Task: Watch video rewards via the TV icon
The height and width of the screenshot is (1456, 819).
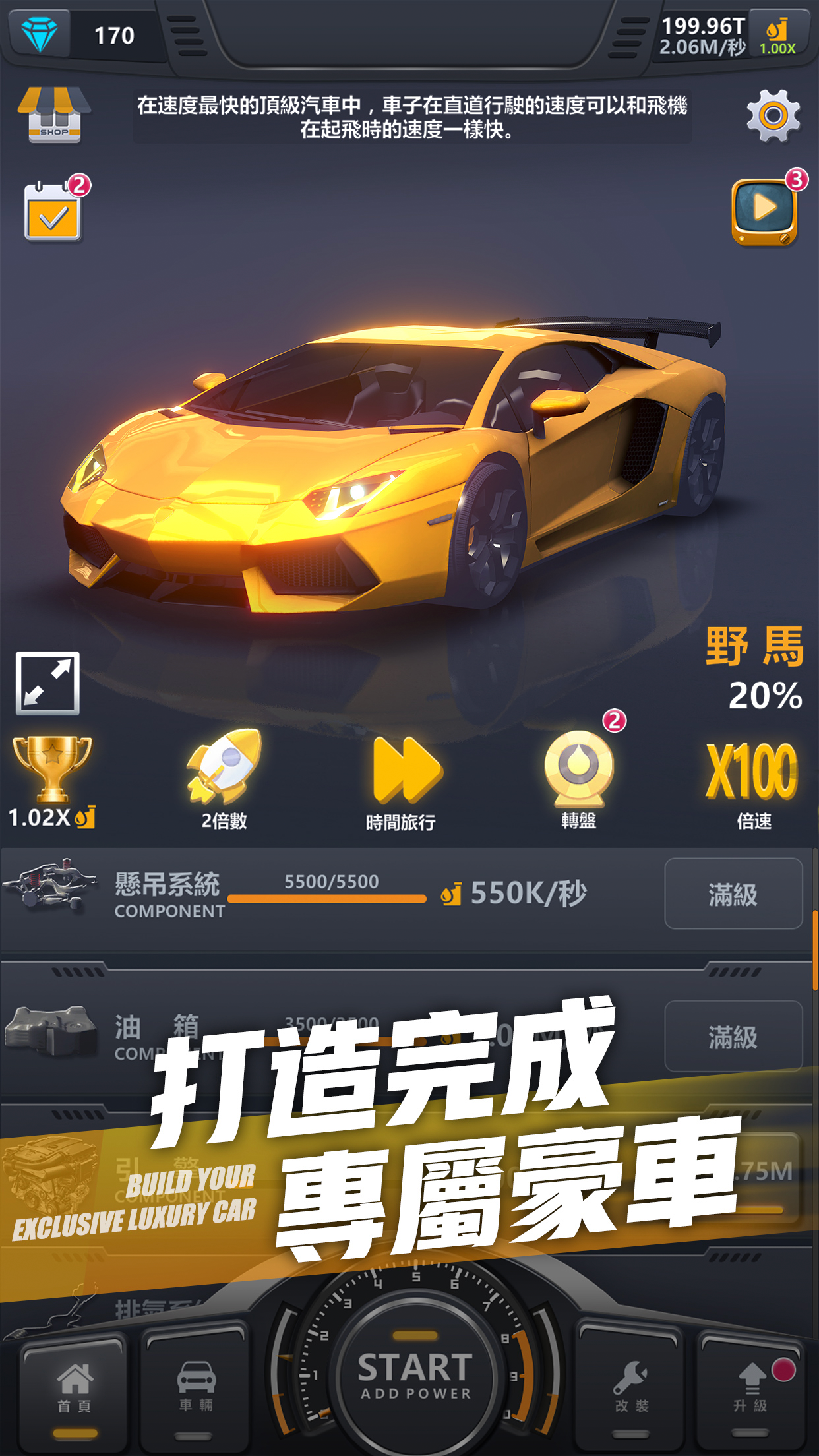Action: (764, 211)
